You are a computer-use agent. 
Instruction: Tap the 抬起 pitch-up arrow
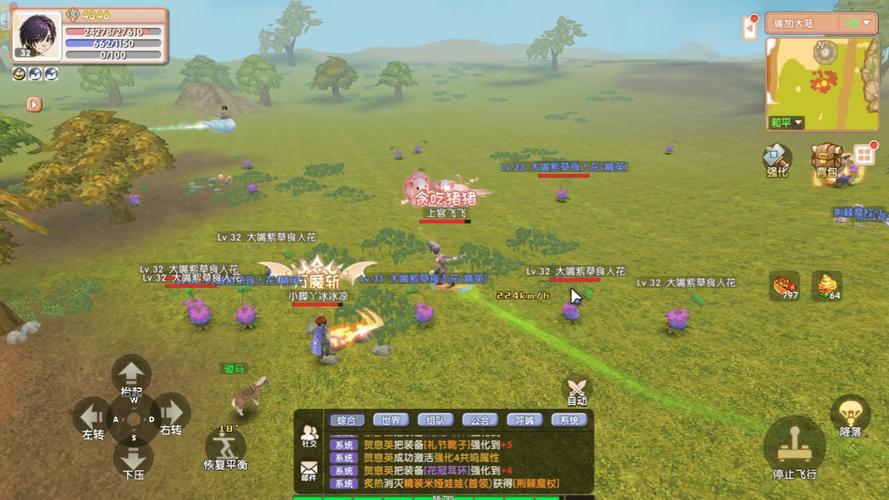click(x=131, y=373)
